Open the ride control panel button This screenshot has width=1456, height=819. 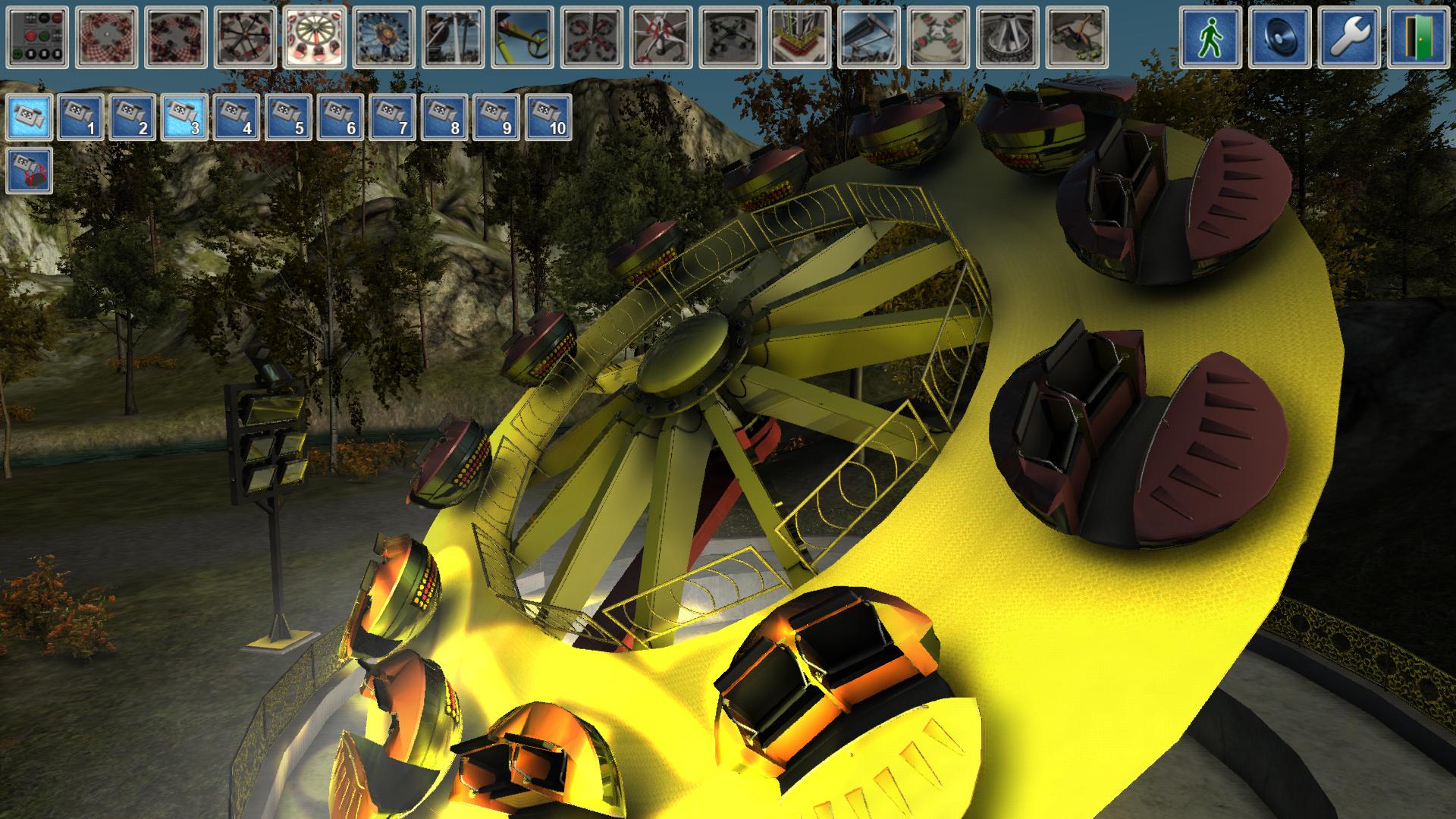[37, 37]
